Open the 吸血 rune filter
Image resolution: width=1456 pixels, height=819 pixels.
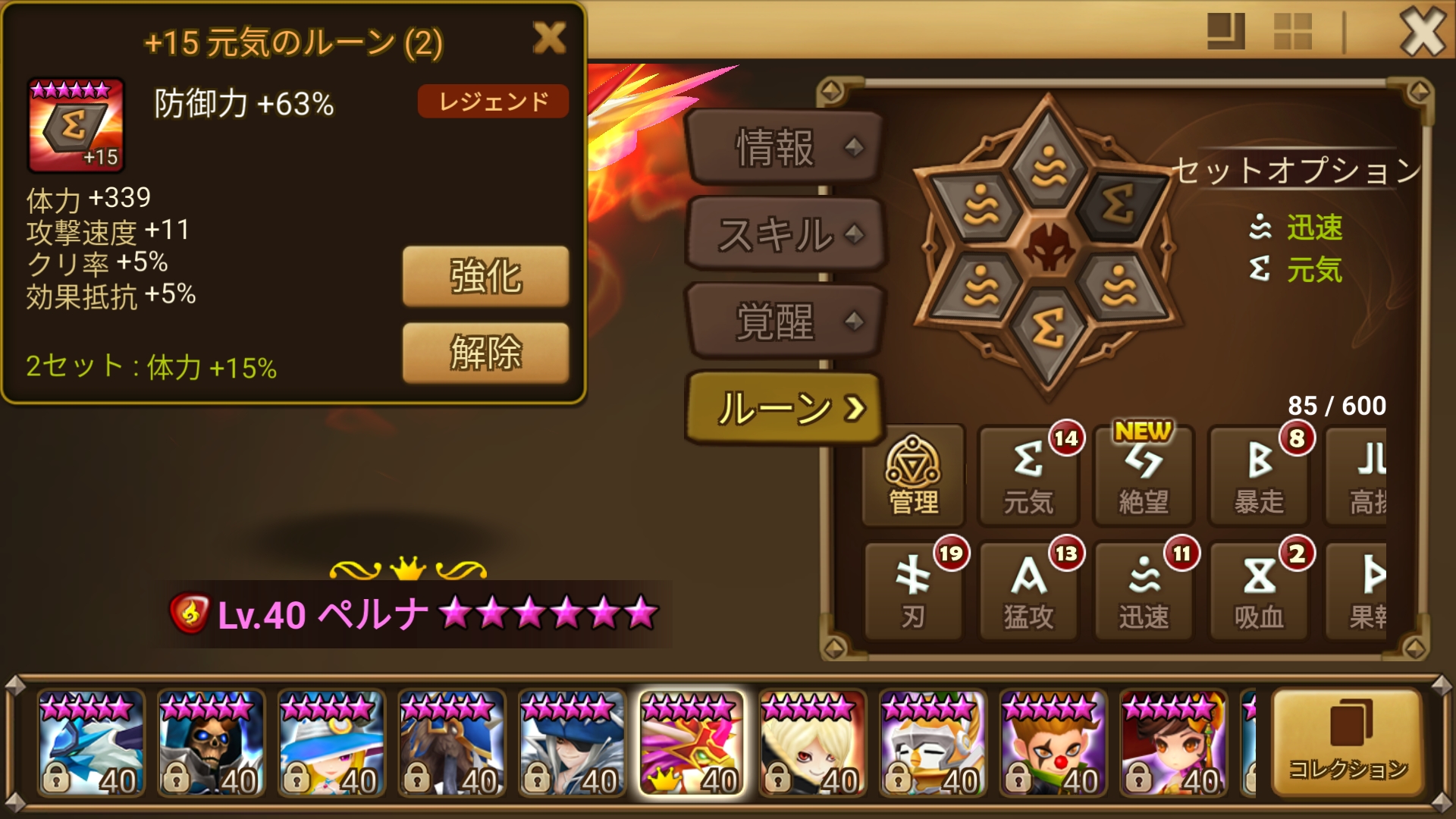coord(1259,591)
